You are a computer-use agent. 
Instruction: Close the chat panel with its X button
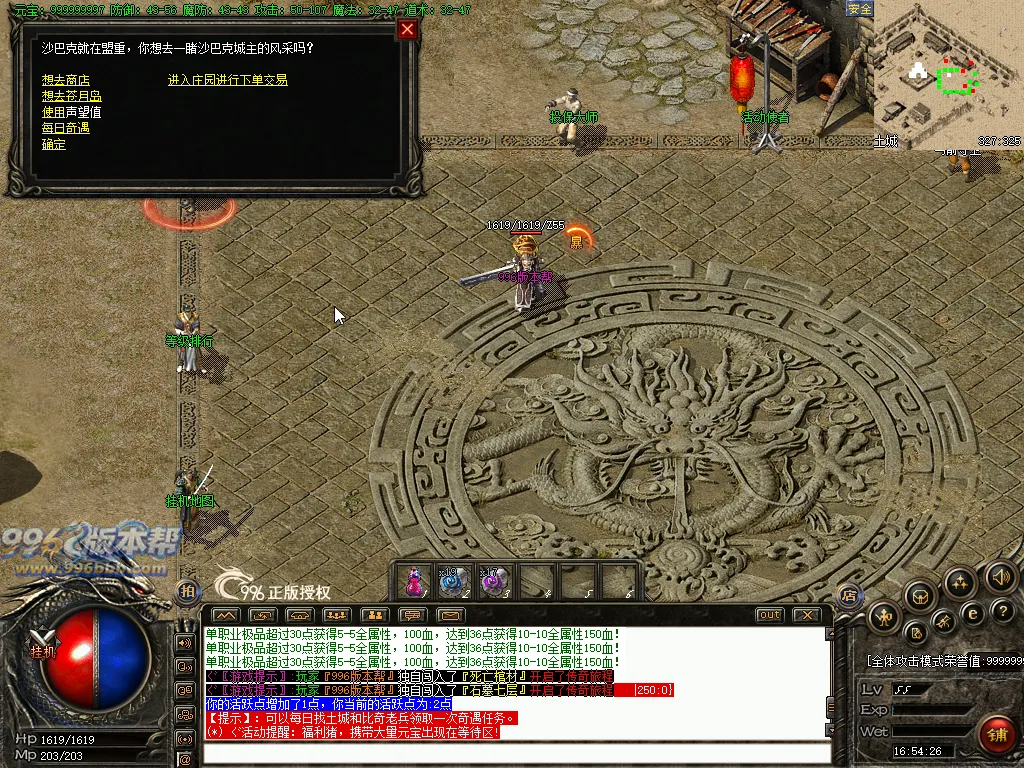(806, 615)
